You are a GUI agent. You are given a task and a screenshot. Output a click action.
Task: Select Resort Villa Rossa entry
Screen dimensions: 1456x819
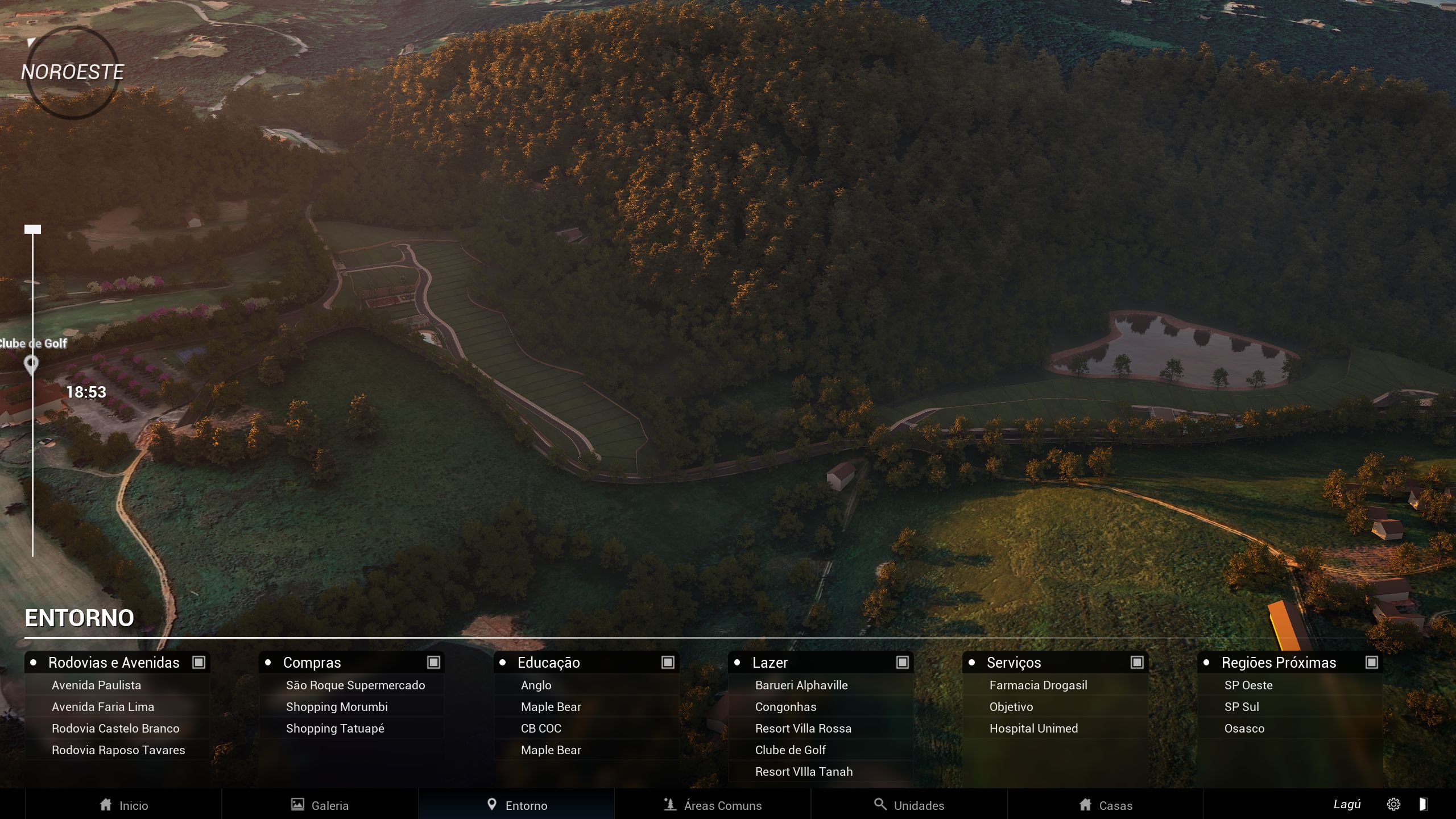(803, 729)
